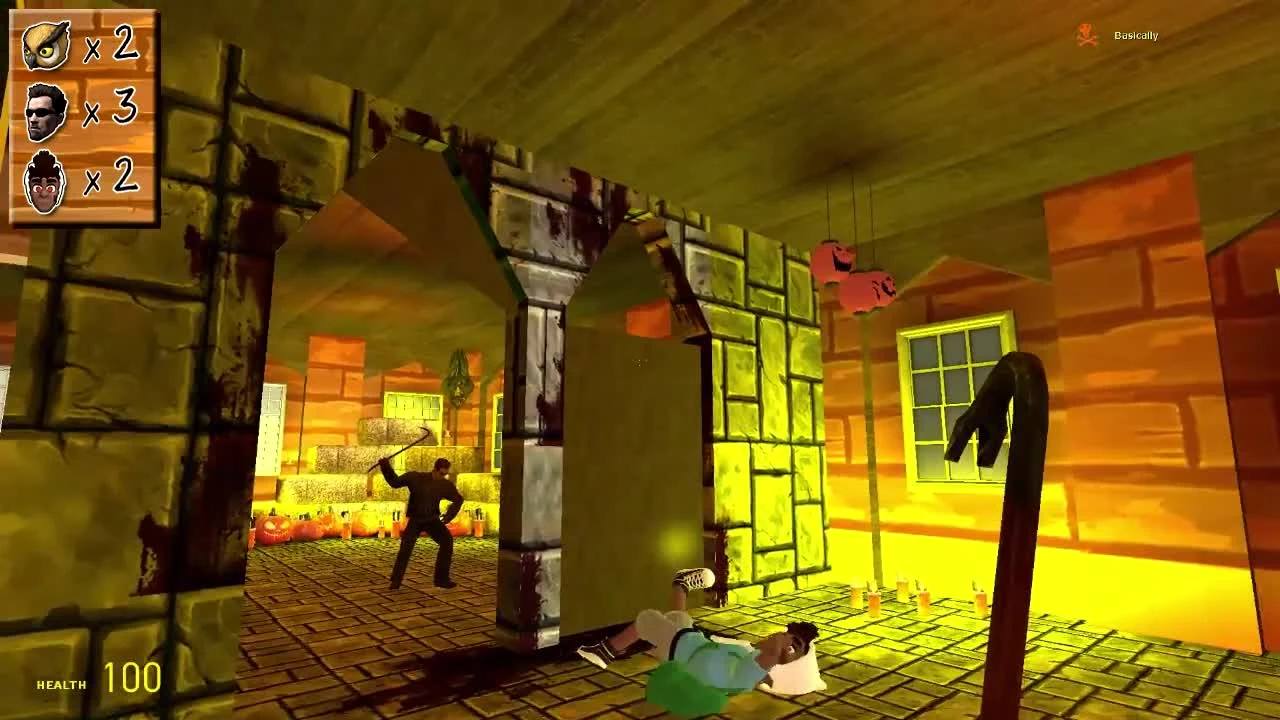Select the red-eyed afro mask icon
Image resolution: width=1280 pixels, height=720 pixels.
tap(47, 181)
